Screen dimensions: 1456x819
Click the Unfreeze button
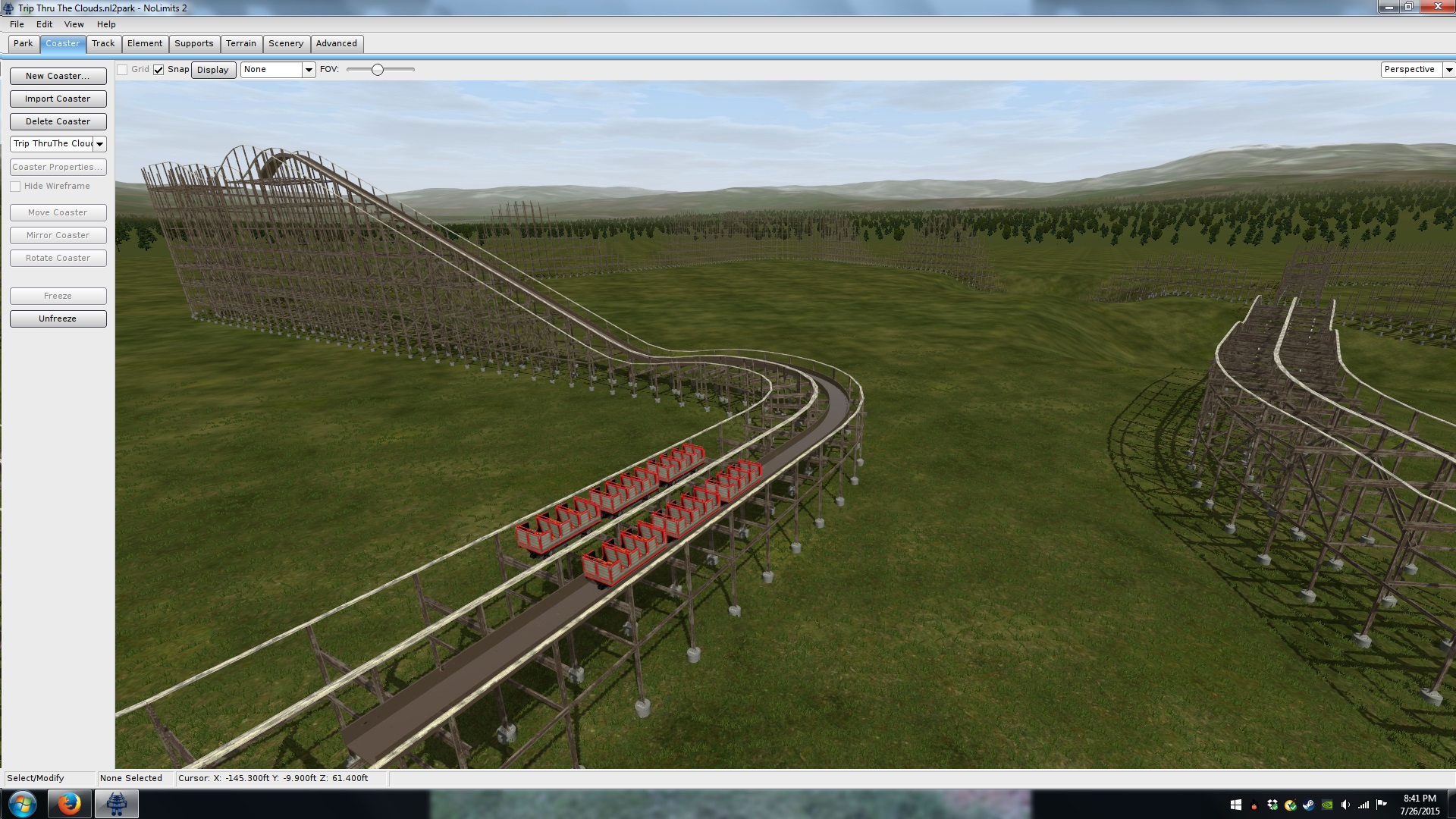(58, 318)
